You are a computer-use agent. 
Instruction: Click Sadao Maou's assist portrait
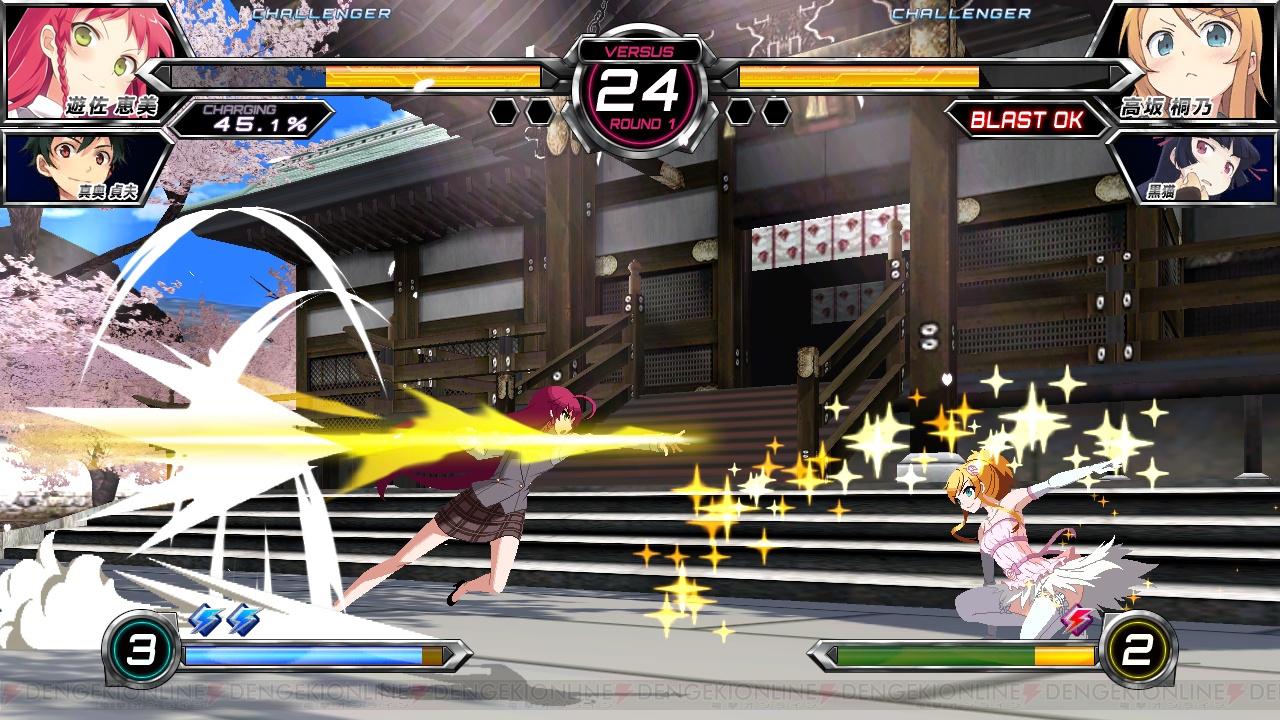point(85,165)
